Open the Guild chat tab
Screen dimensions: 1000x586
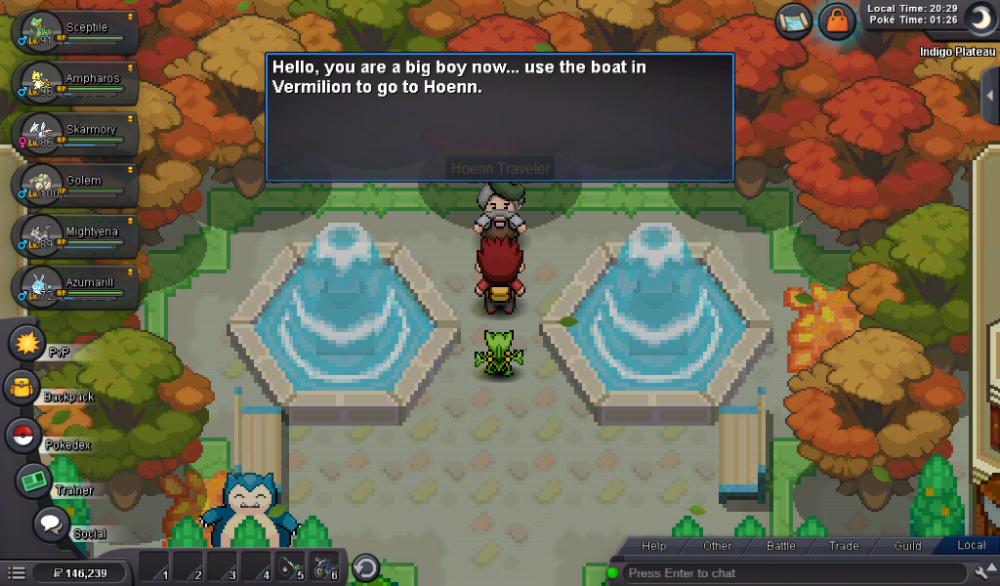click(907, 546)
